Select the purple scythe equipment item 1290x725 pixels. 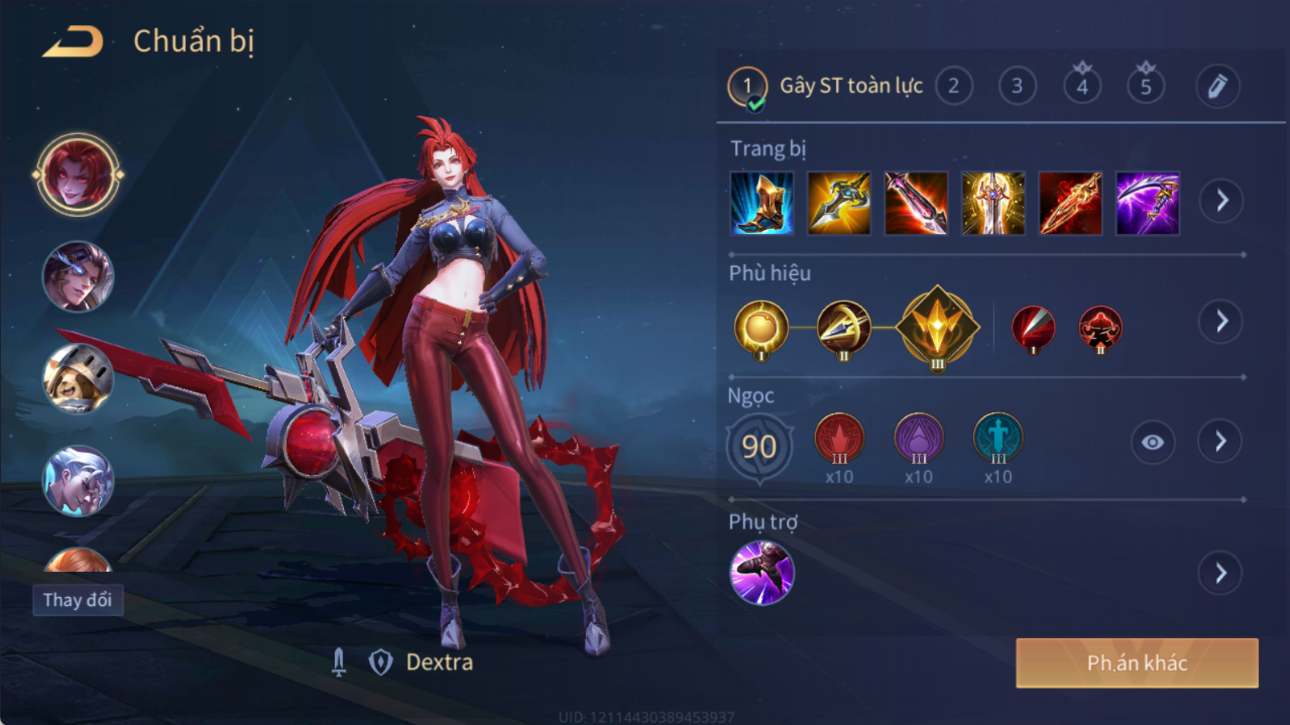click(x=1147, y=204)
